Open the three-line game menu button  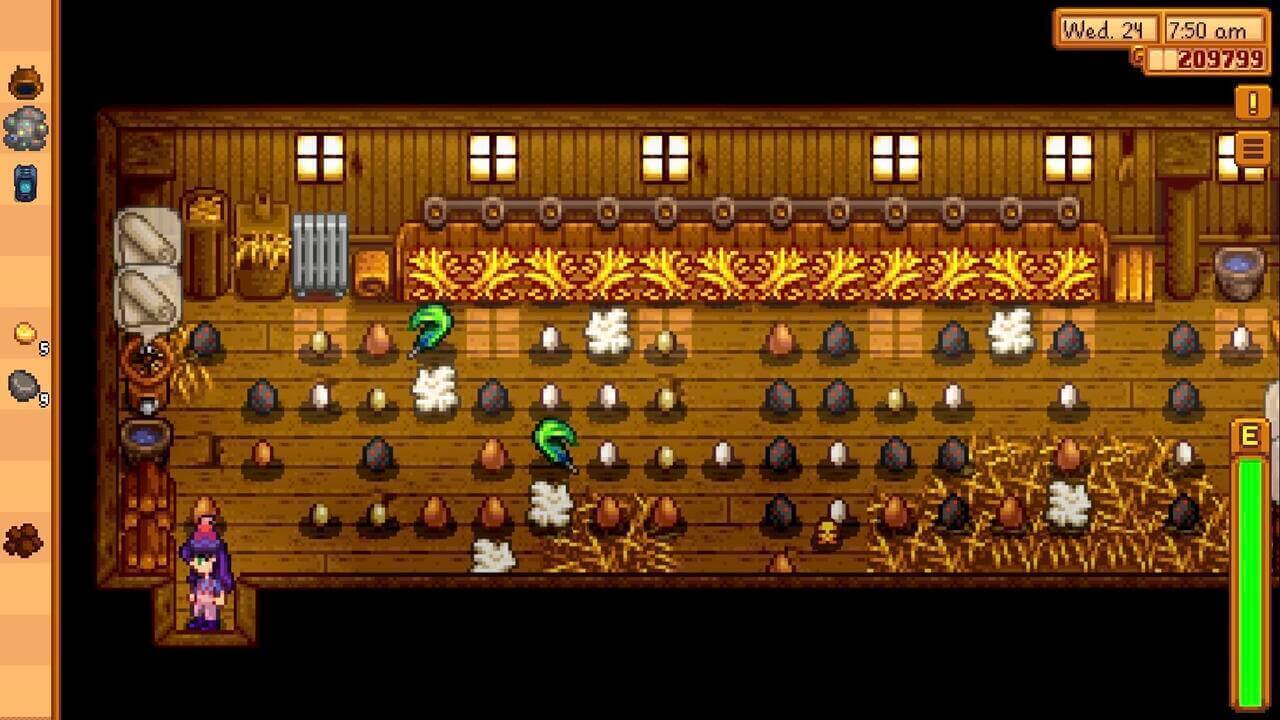point(1253,150)
